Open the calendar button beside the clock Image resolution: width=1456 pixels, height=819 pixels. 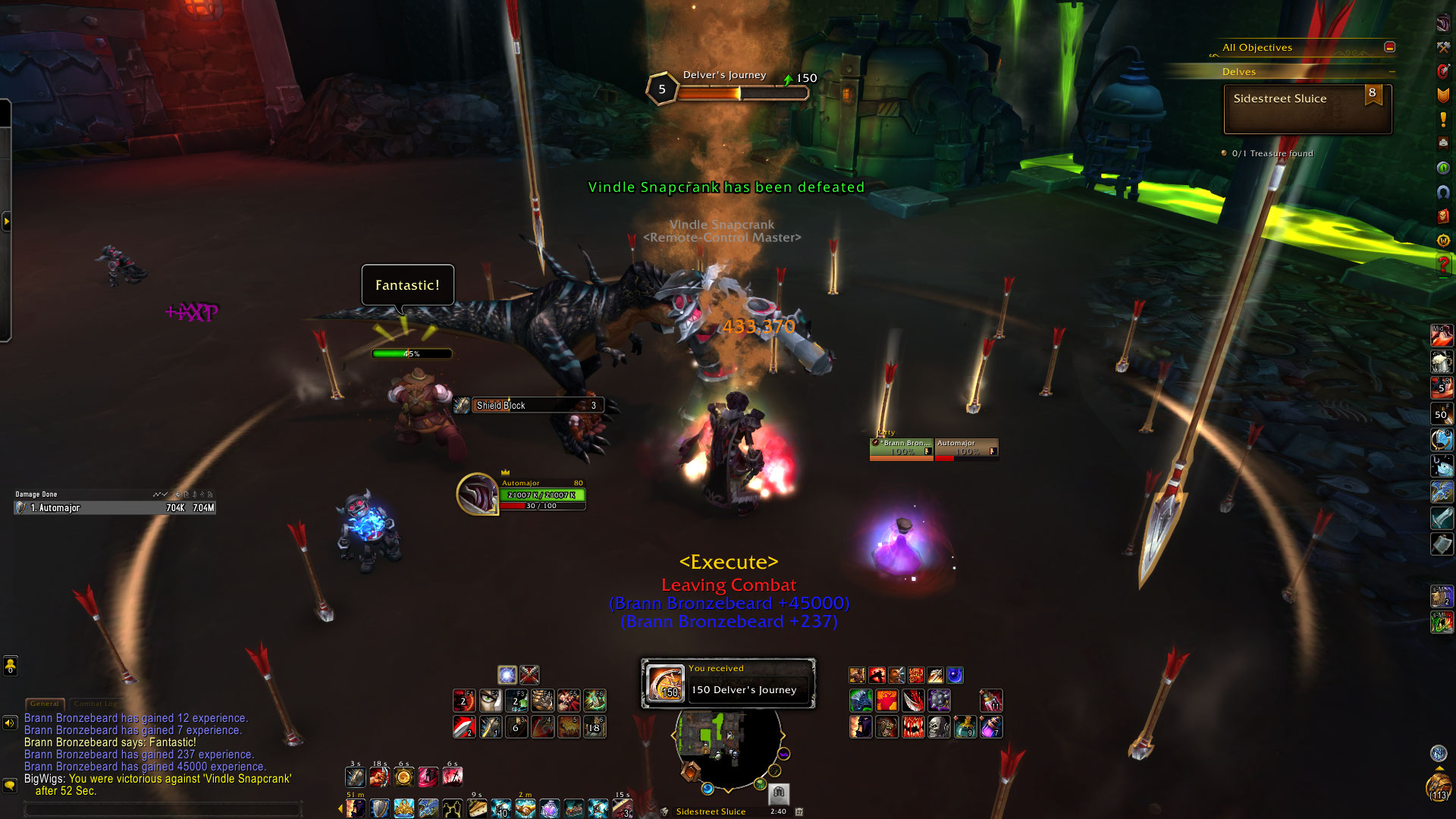(x=799, y=811)
